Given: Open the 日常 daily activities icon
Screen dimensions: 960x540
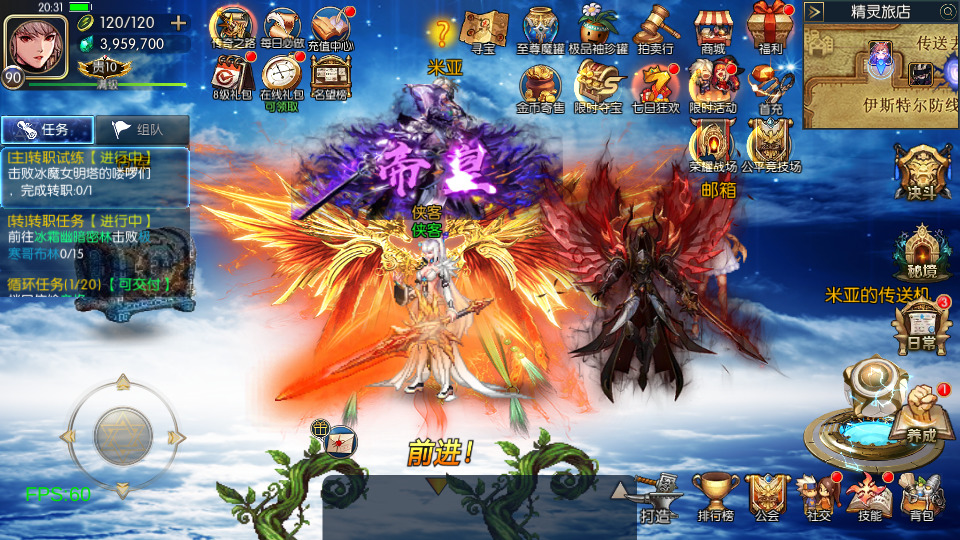Looking at the screenshot, I should (x=921, y=322).
